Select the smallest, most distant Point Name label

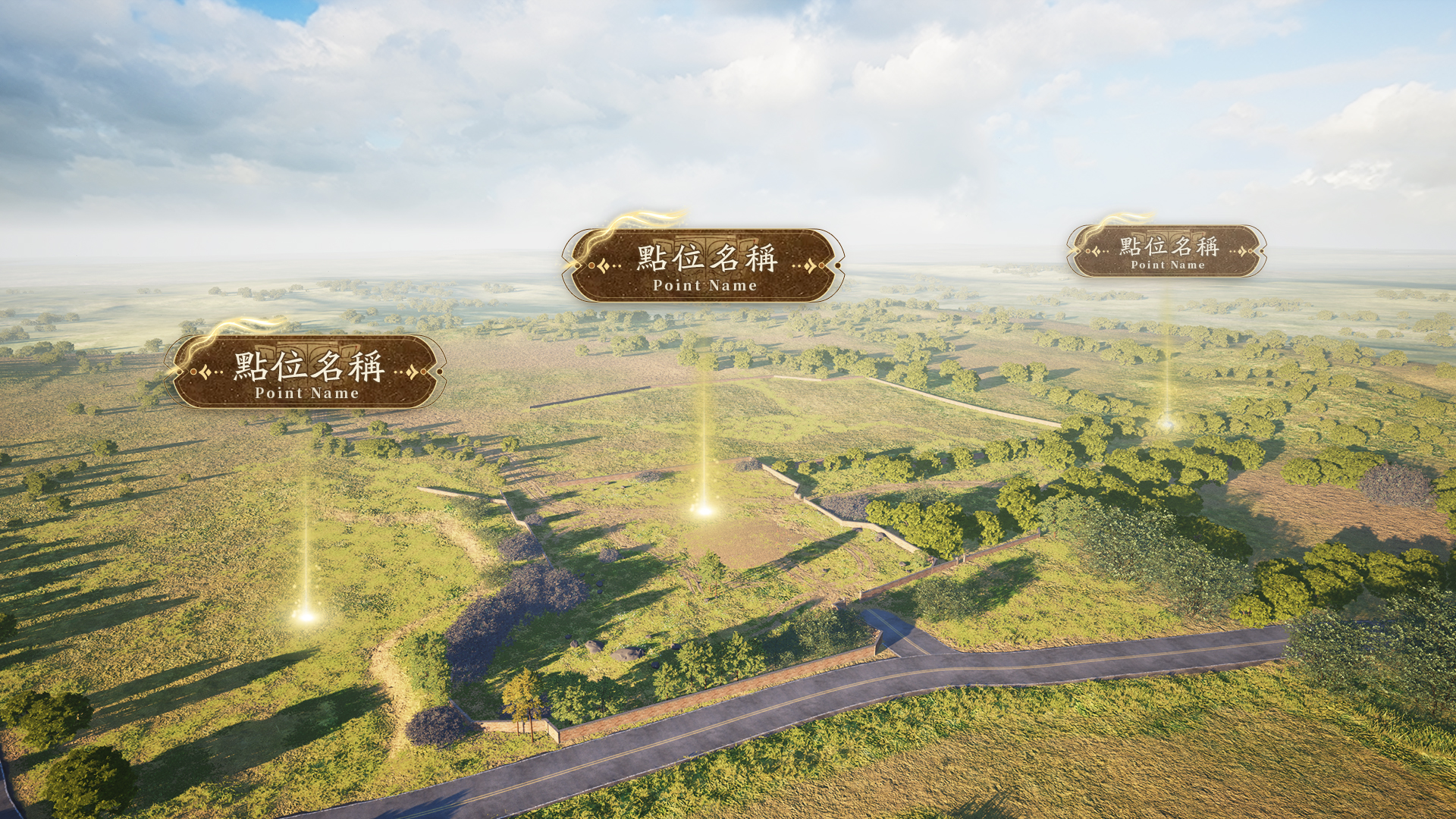tap(1166, 251)
